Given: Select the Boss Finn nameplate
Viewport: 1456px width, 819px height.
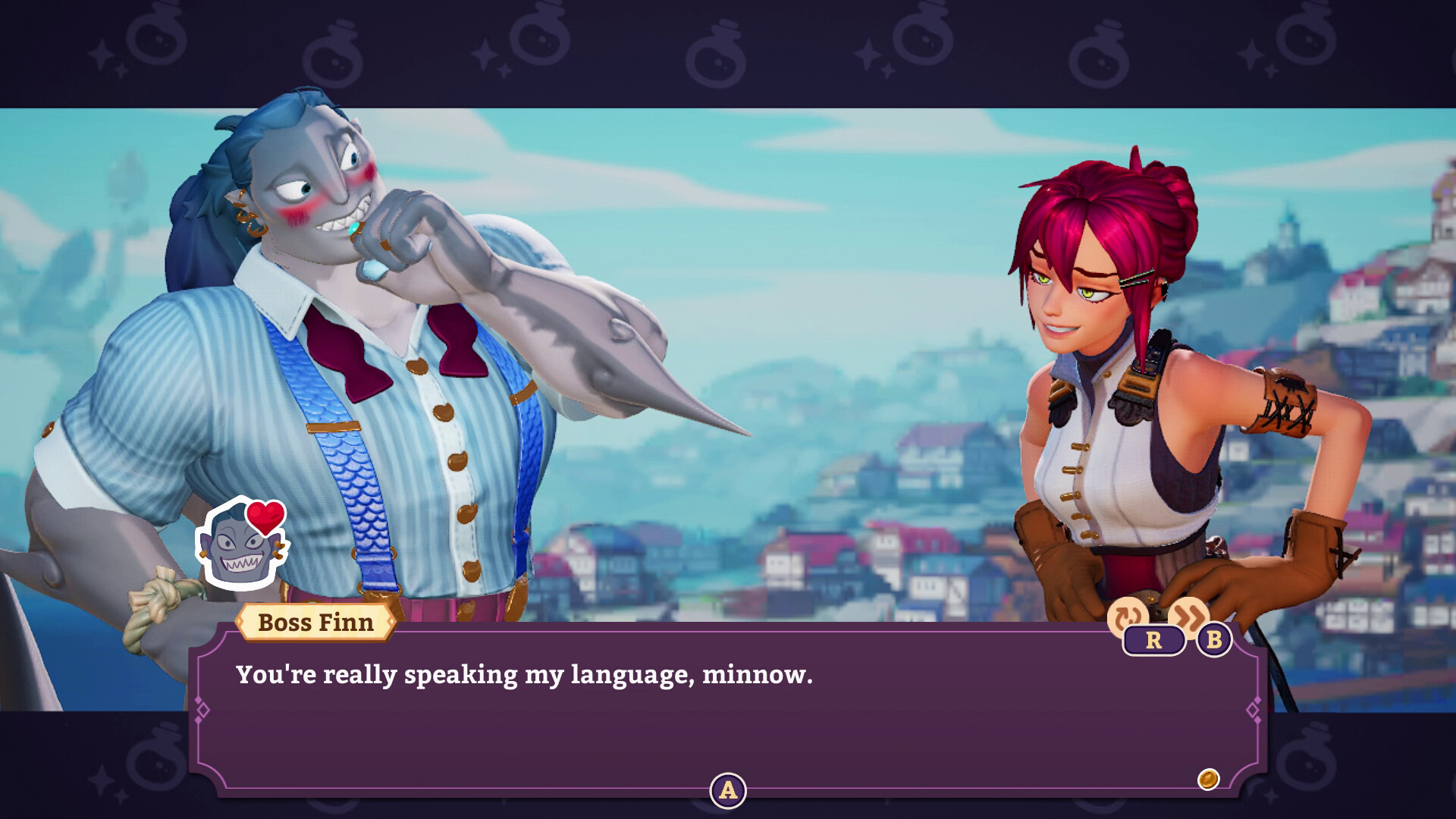Looking at the screenshot, I should click(x=315, y=624).
